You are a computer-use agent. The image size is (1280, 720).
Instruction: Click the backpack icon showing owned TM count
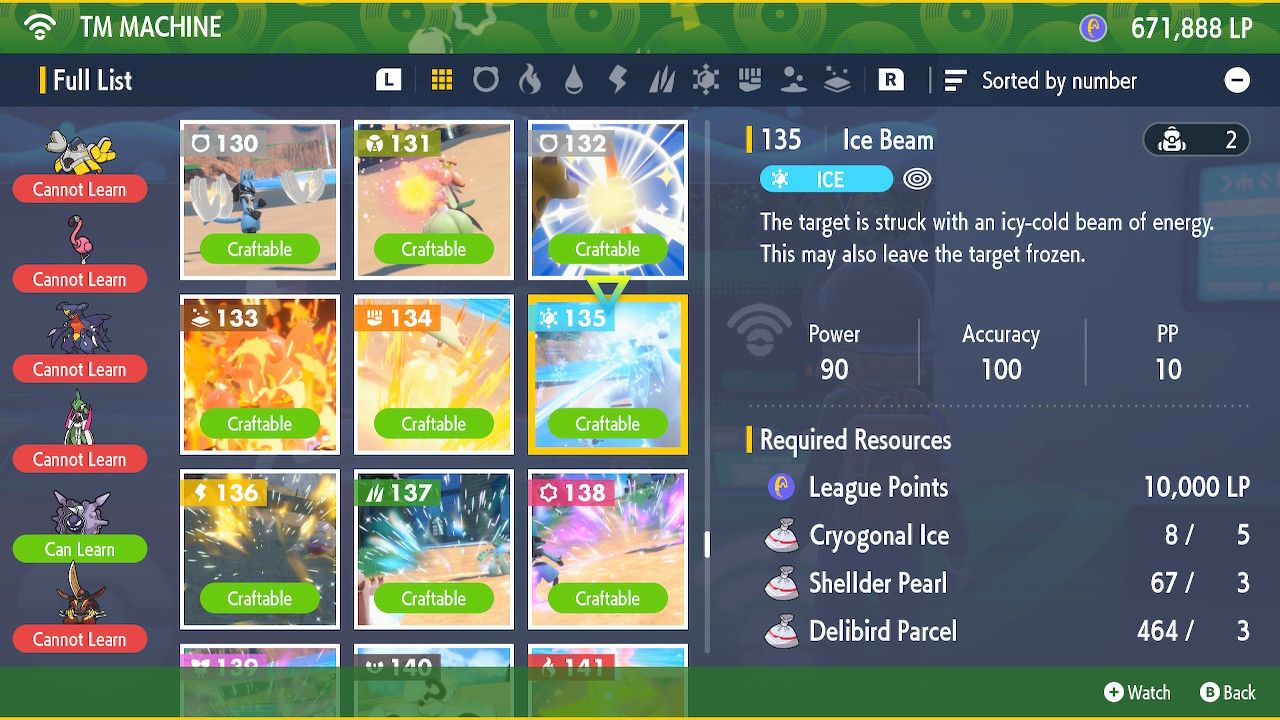tap(1196, 140)
